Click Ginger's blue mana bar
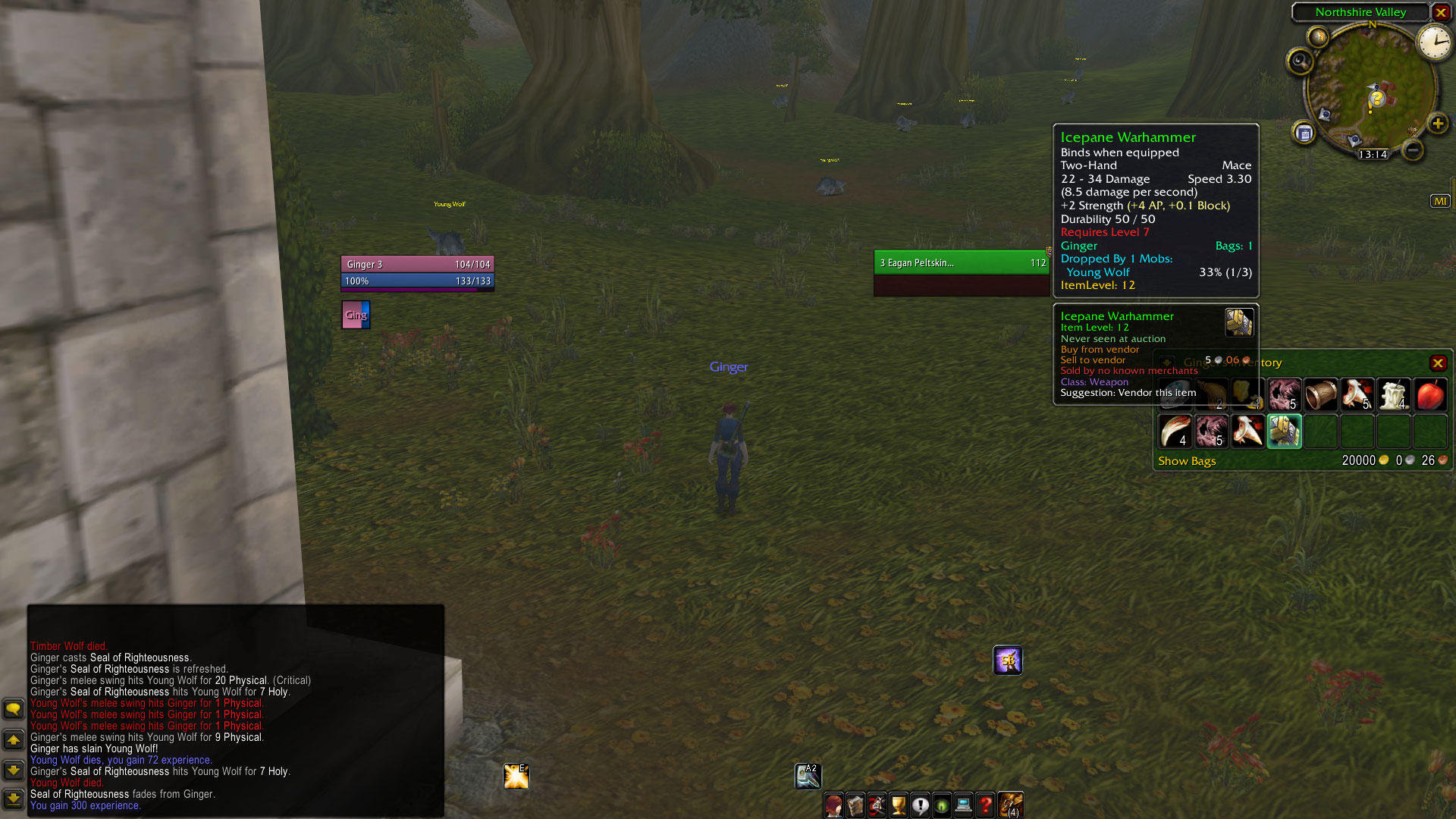The image size is (1456, 819). coord(417,281)
